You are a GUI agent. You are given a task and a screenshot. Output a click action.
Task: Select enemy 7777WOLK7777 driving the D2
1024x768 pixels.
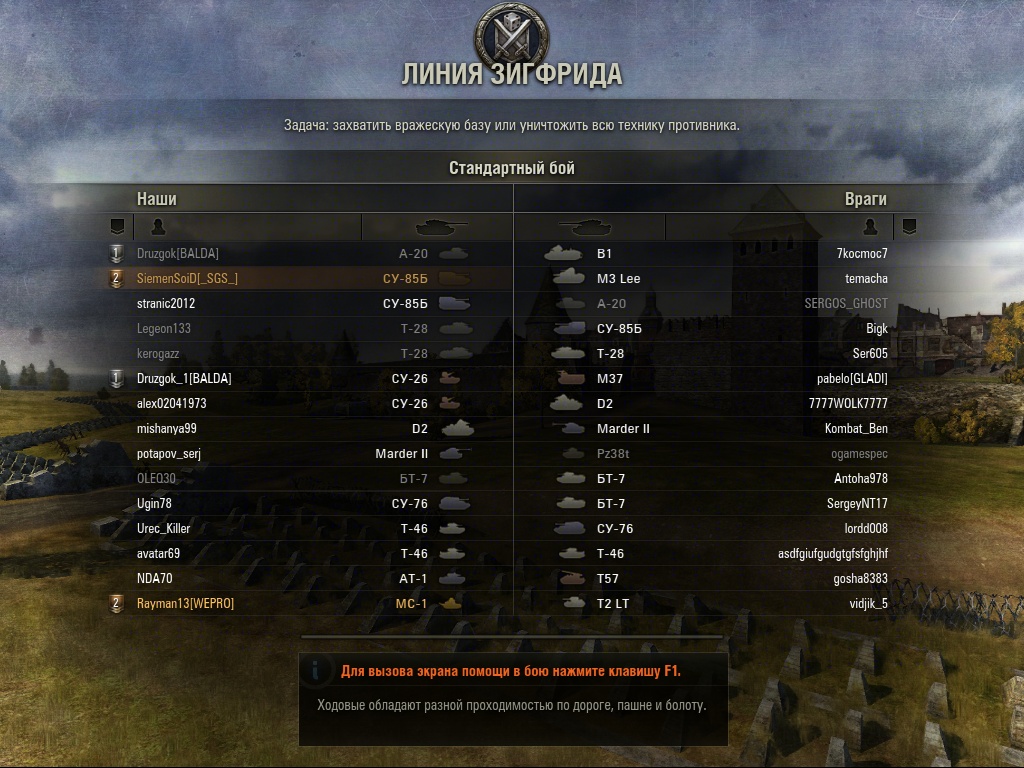click(x=848, y=404)
